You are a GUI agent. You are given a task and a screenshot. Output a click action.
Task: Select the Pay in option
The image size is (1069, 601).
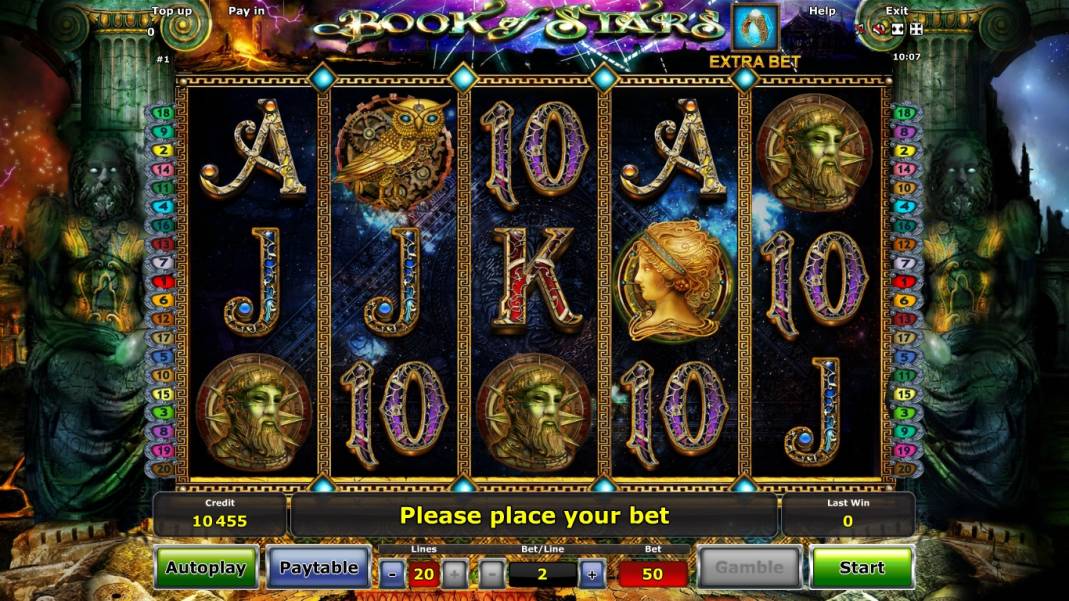coord(247,11)
